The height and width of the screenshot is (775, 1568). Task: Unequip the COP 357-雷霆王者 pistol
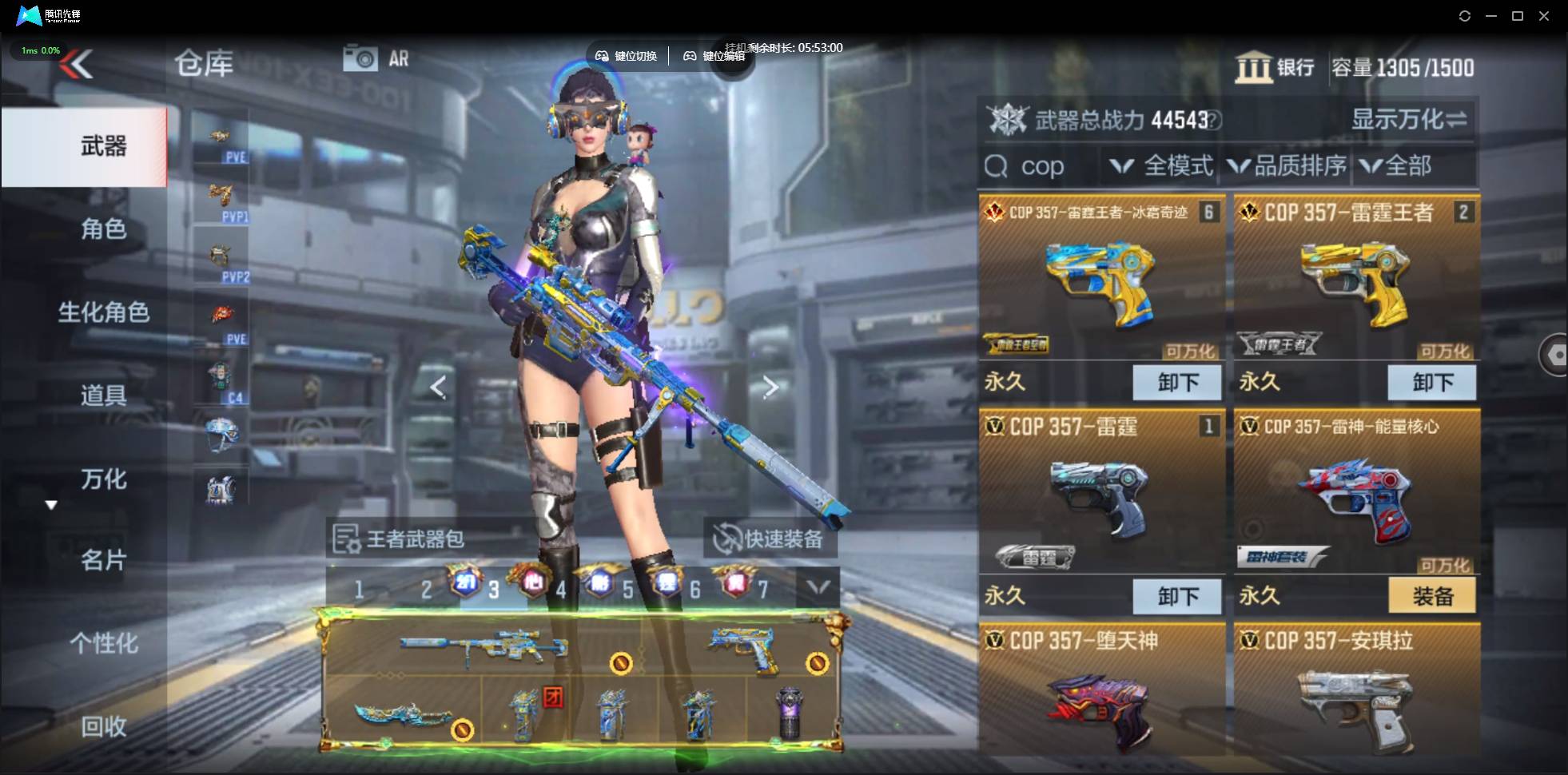tap(1431, 382)
